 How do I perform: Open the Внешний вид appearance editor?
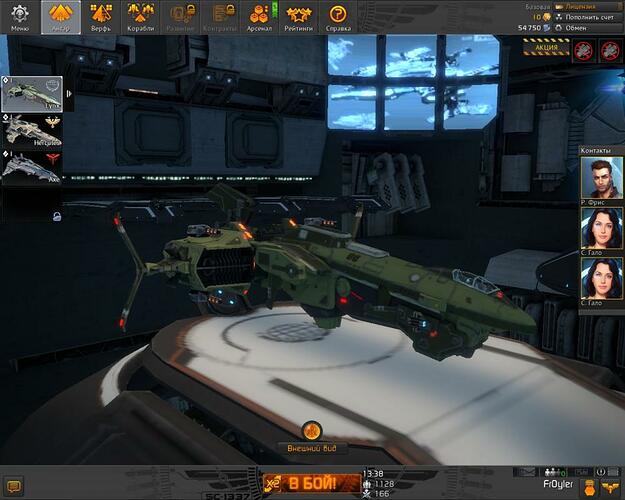311,433
